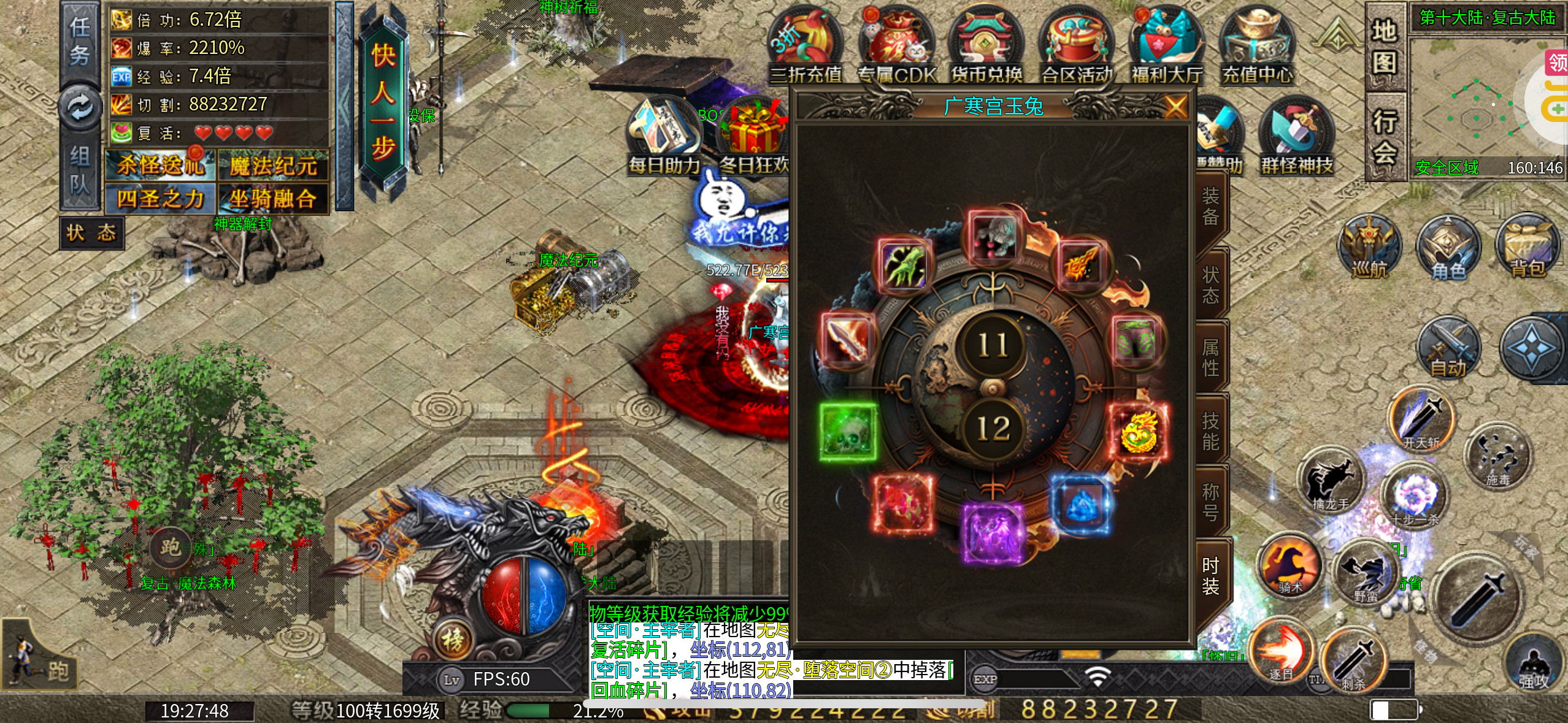This screenshot has height=723, width=1568.
Task: Open the 坐骑融合 mount fusion button
Action: pyautogui.click(x=274, y=199)
